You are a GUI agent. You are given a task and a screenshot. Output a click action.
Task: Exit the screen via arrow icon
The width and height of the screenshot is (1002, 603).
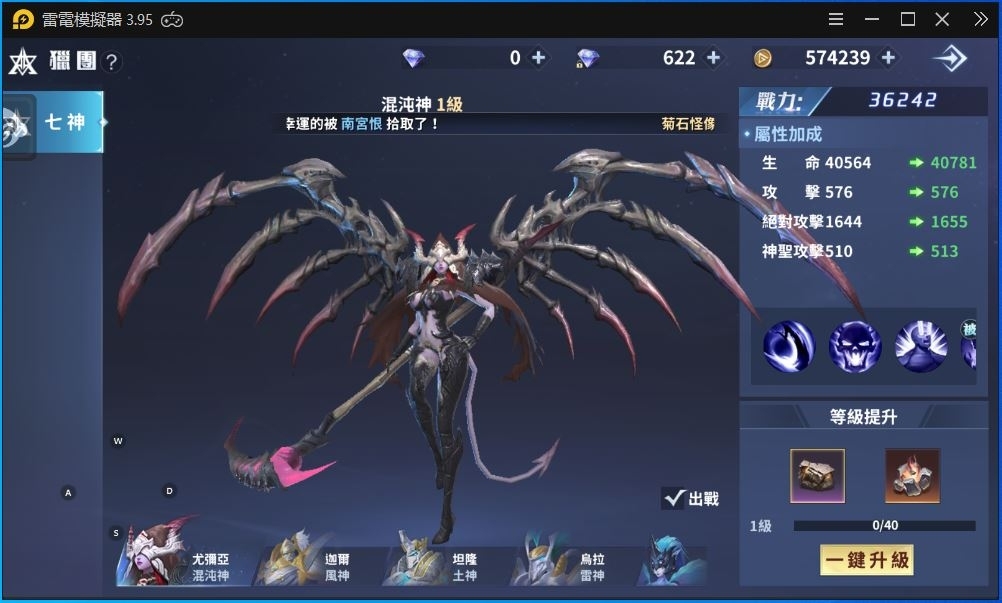click(x=949, y=59)
